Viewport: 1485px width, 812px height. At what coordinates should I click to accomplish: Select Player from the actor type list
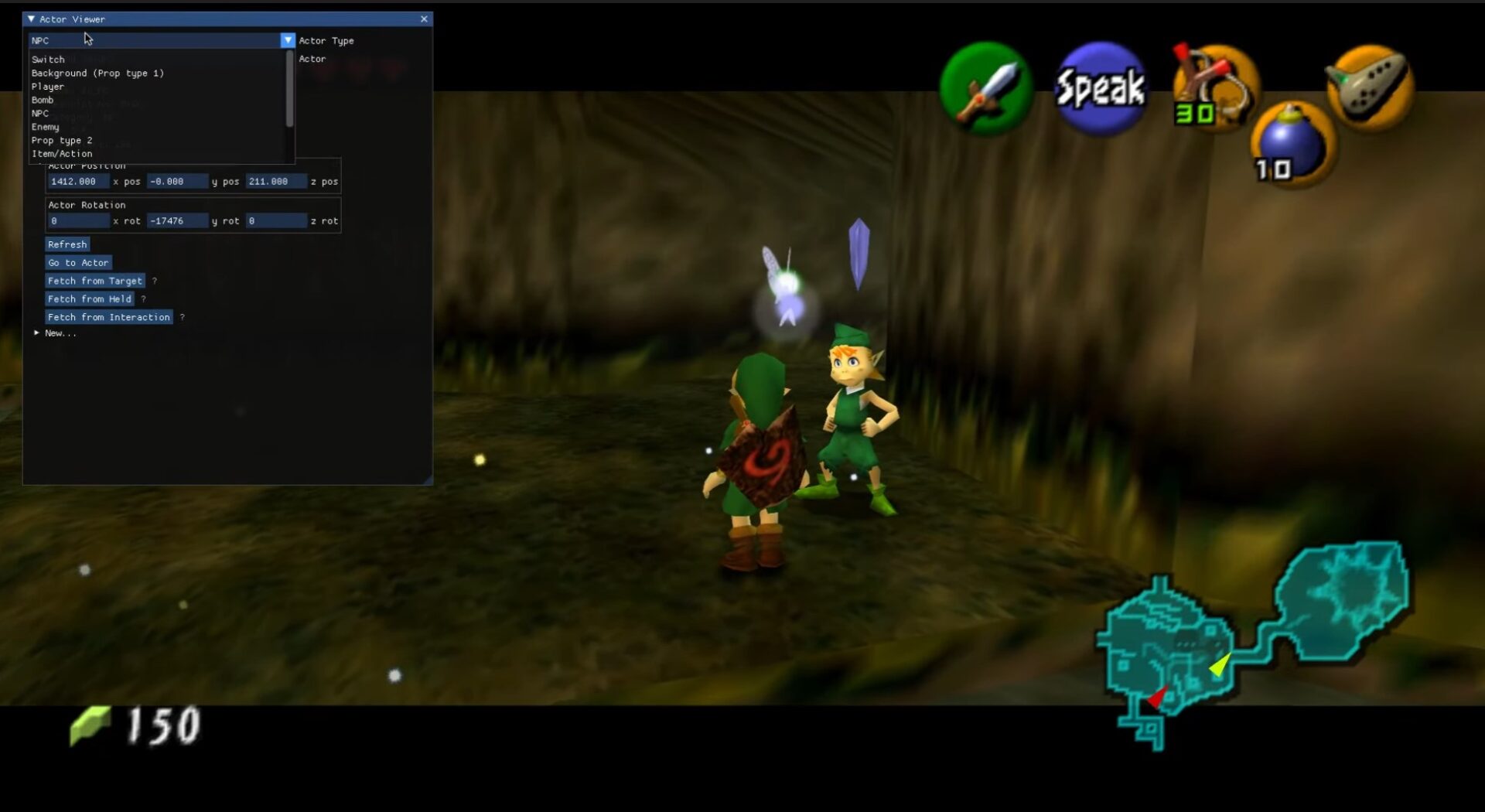48,86
